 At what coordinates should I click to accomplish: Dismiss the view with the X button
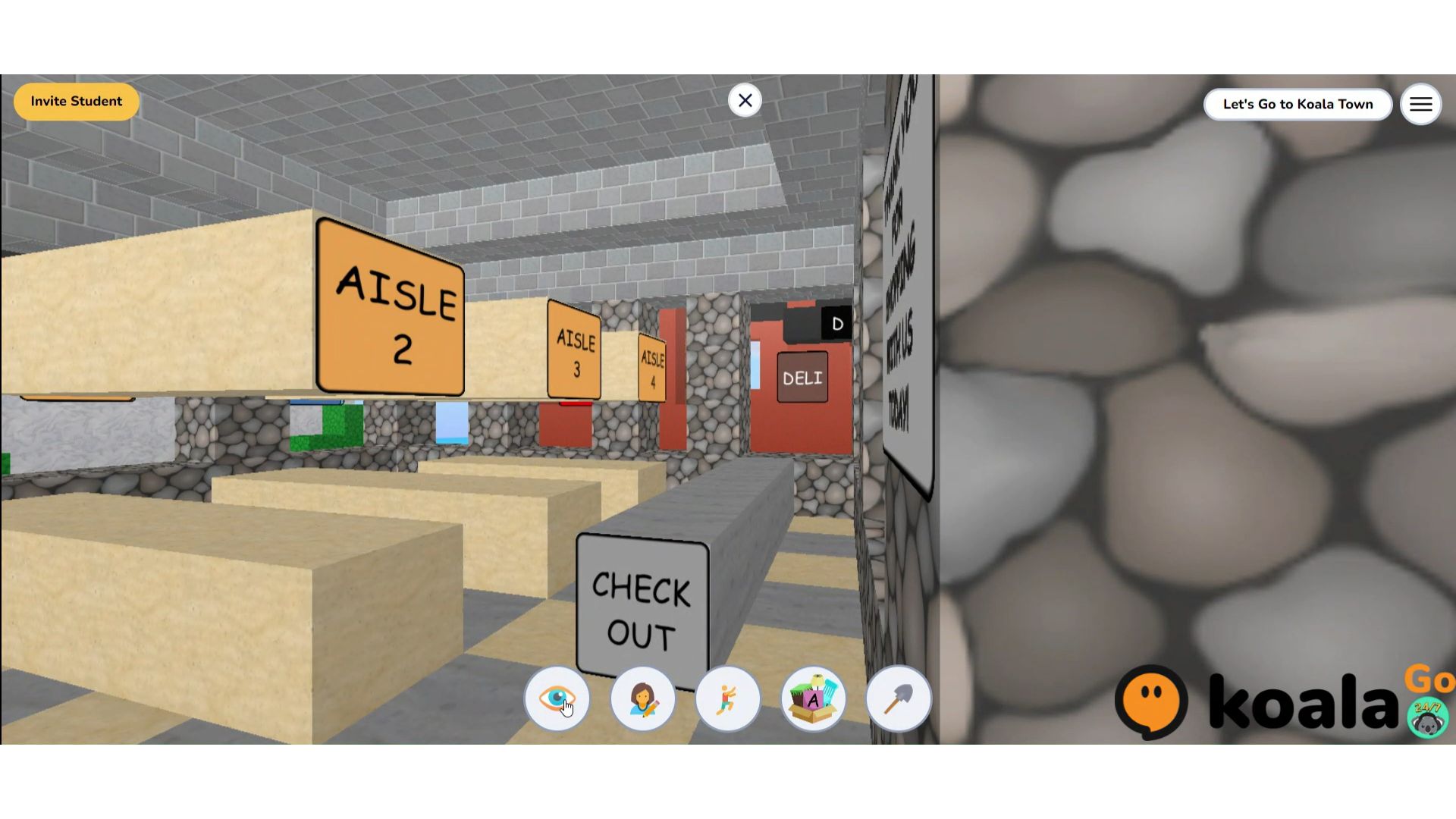[x=745, y=100]
